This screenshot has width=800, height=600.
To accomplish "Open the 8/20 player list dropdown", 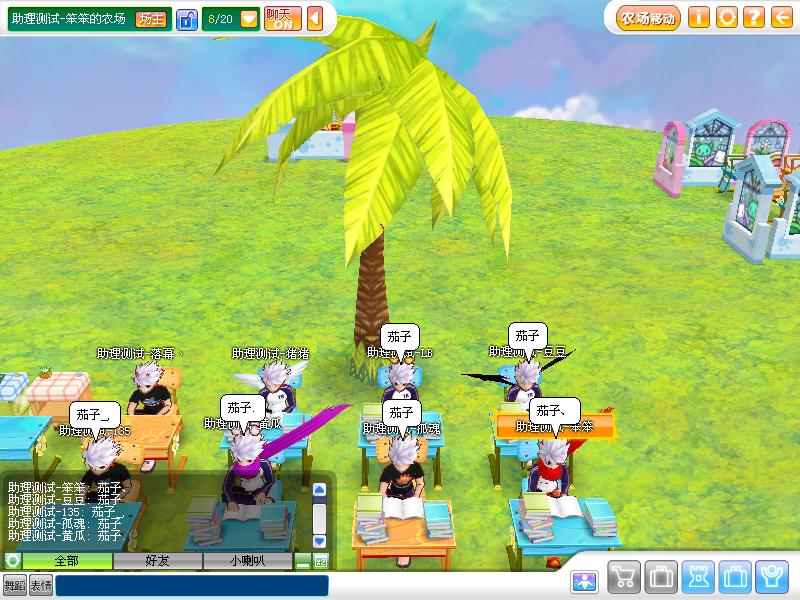I will pyautogui.click(x=249, y=19).
